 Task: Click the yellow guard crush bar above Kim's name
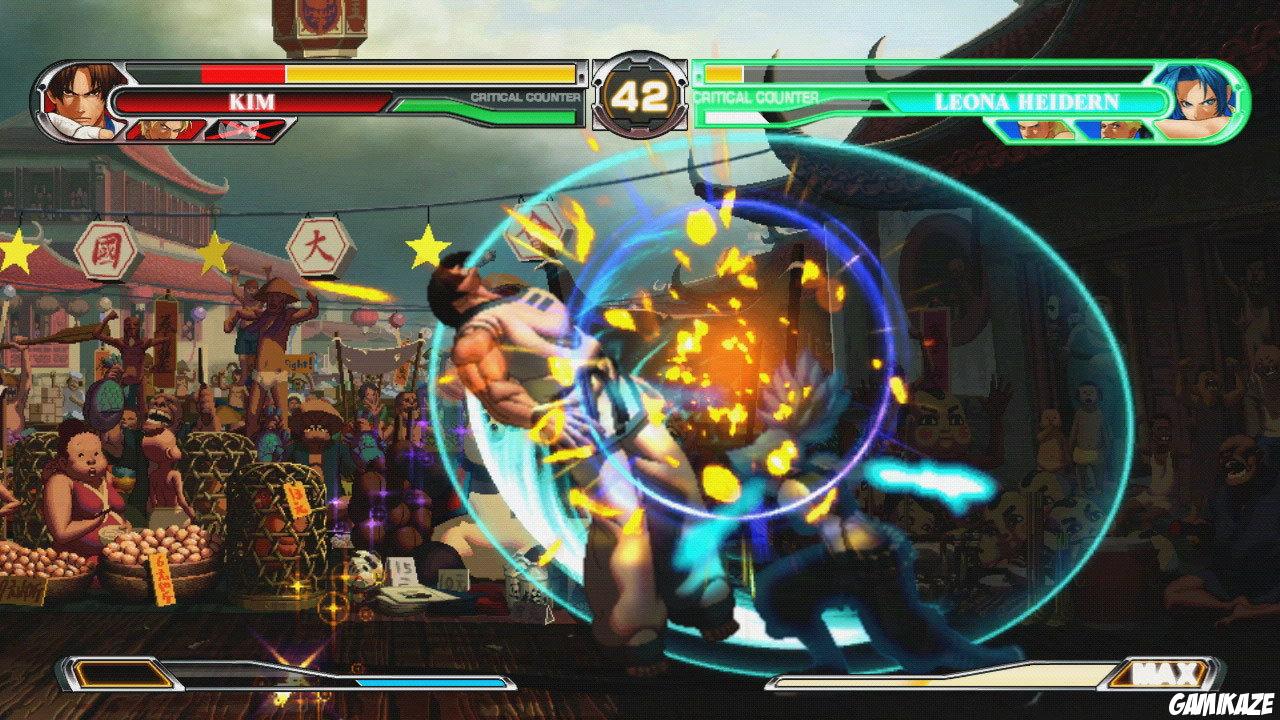430,73
